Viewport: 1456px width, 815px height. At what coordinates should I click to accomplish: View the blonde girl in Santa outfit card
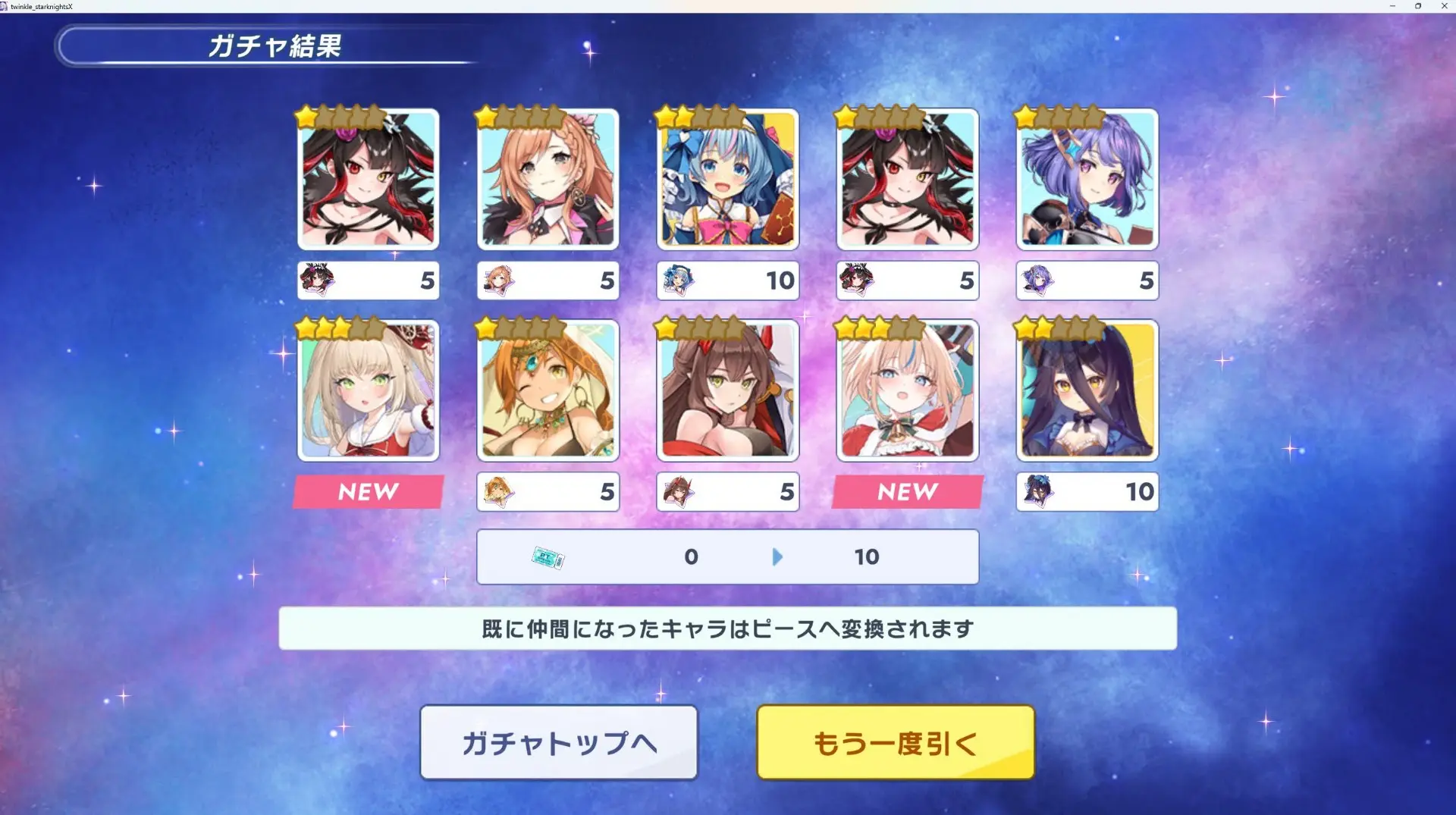pos(907,390)
